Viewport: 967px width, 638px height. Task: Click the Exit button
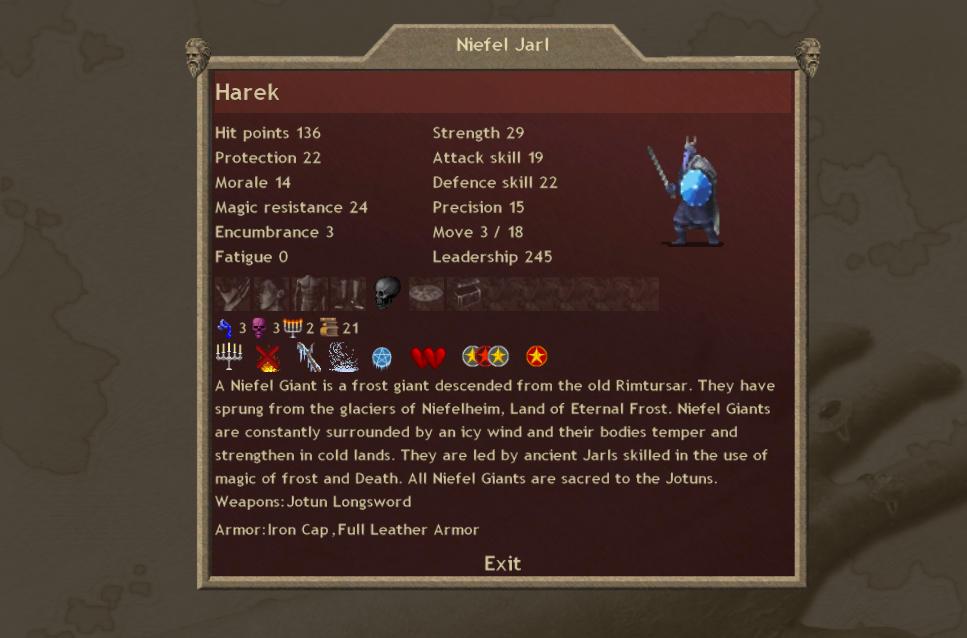[502, 563]
